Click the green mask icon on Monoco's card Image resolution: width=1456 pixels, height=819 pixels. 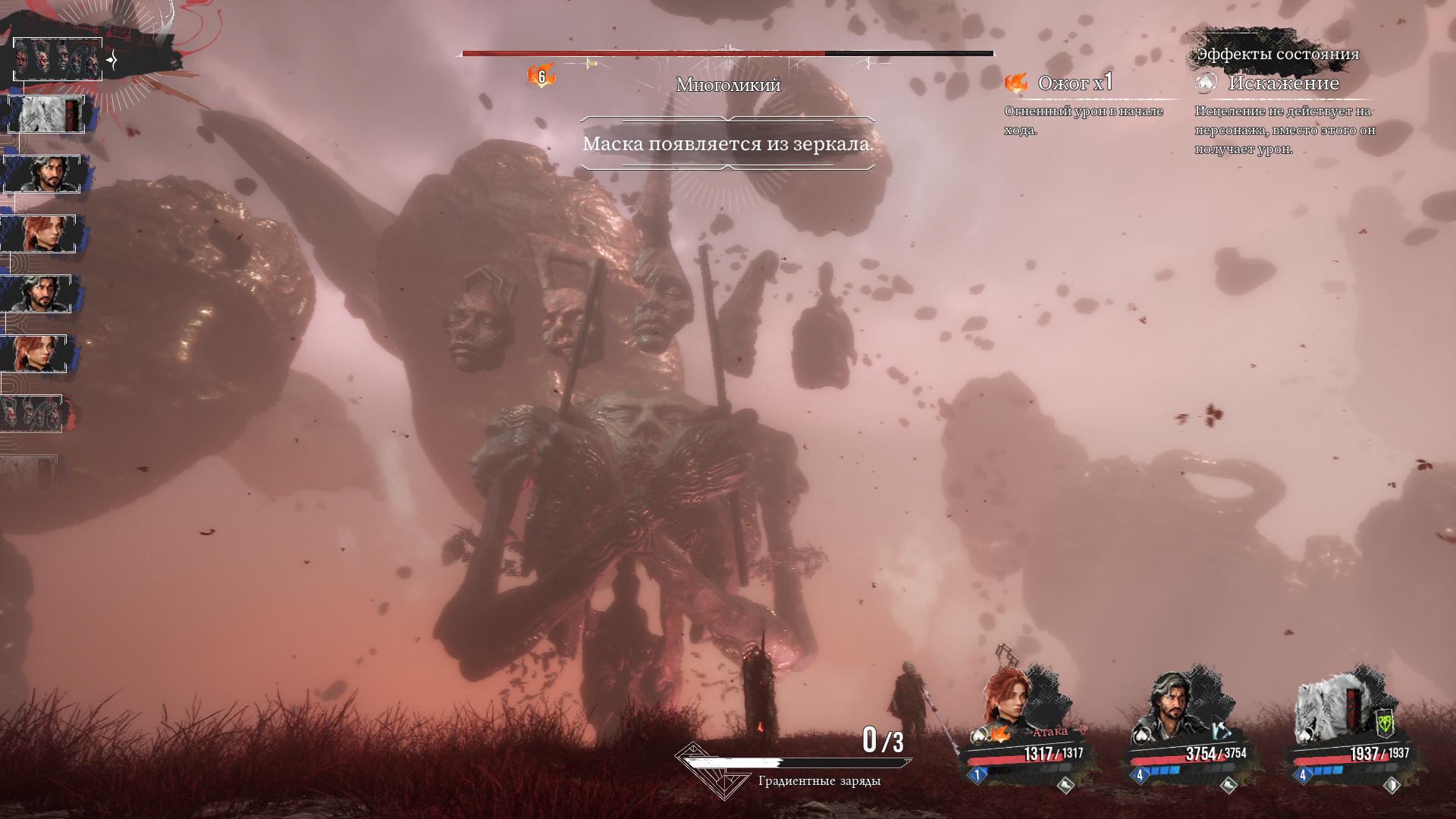click(1385, 724)
